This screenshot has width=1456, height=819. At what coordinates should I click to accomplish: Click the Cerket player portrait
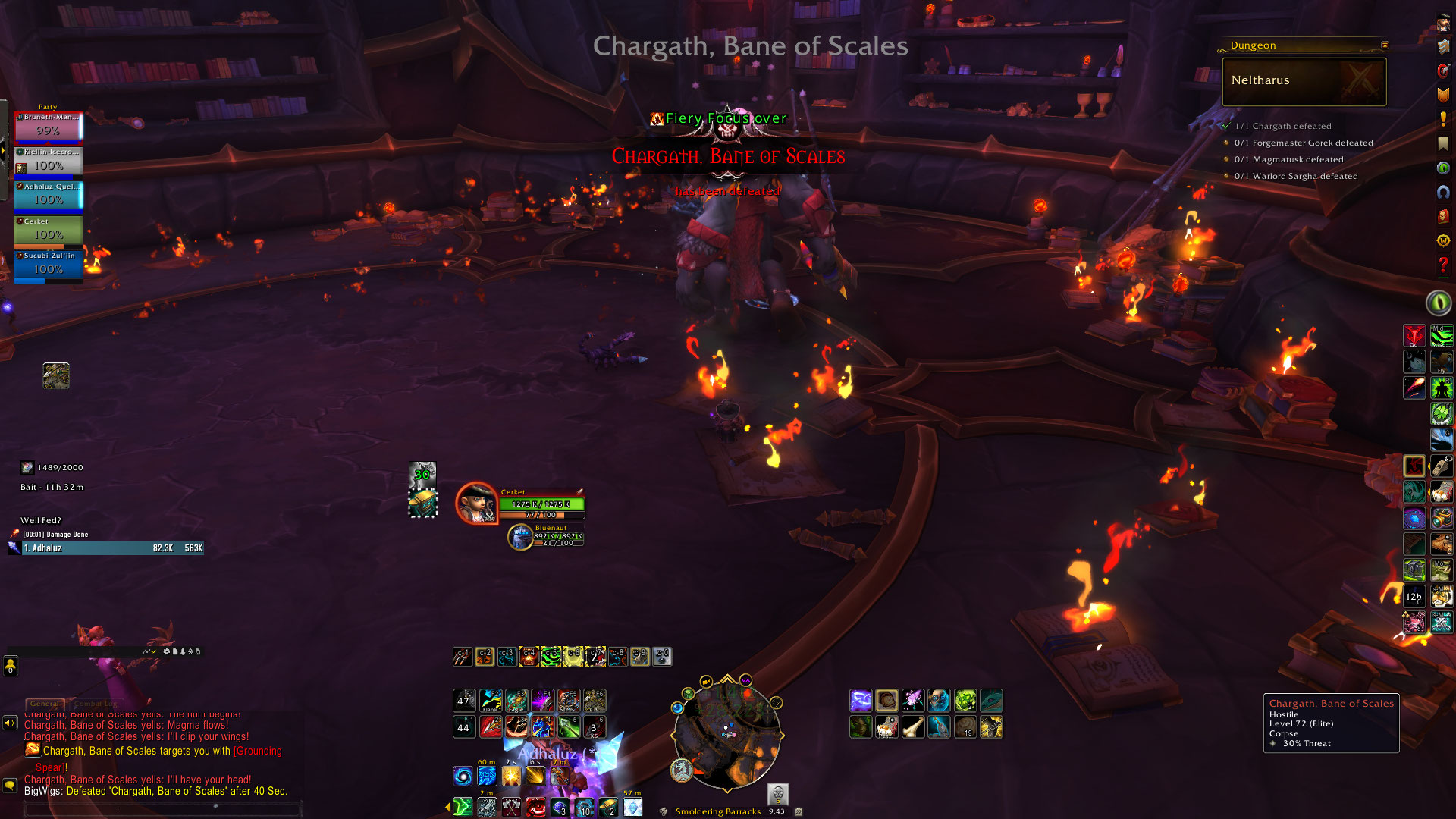click(x=476, y=503)
